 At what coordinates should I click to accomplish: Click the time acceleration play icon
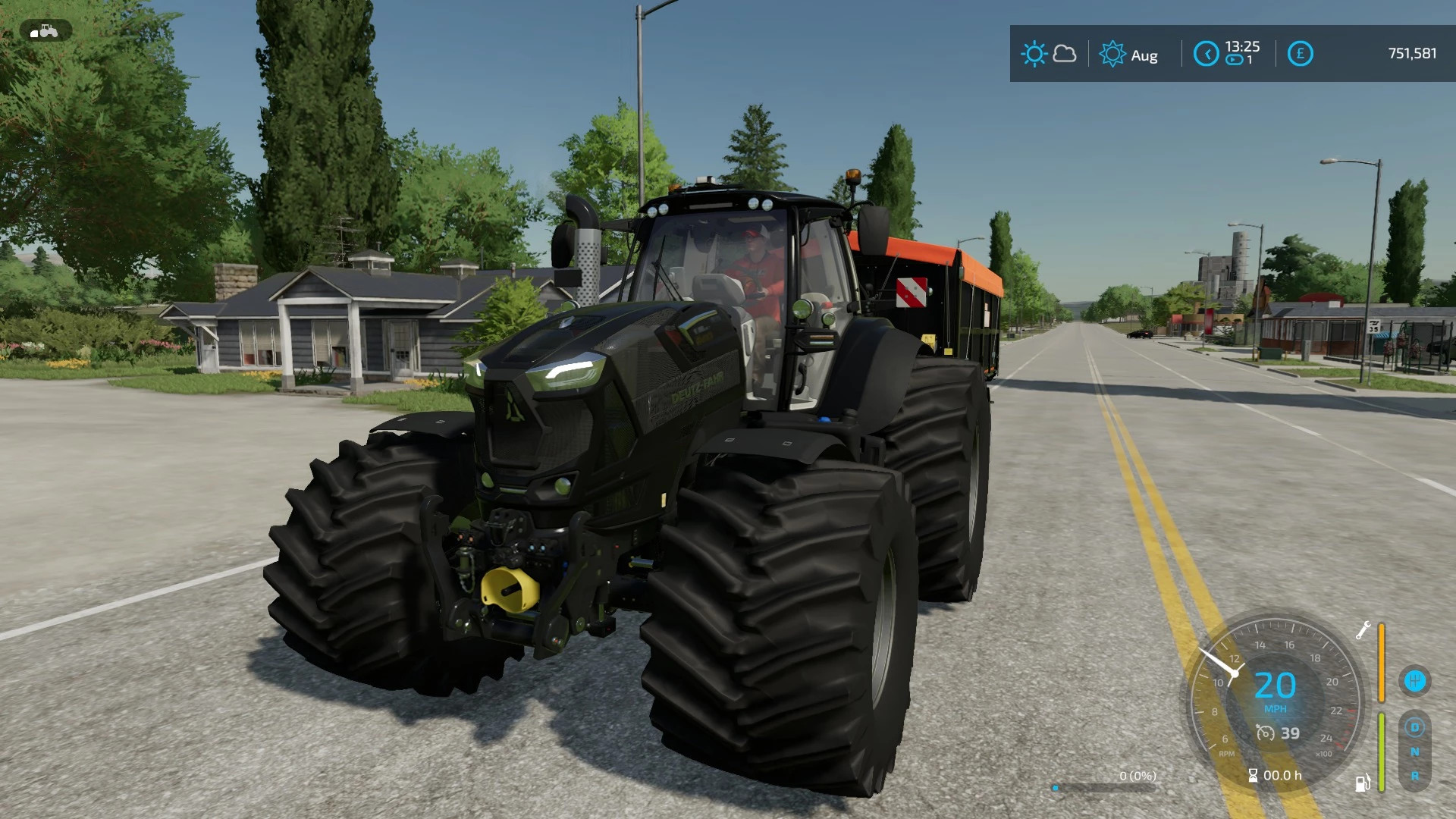(x=1235, y=60)
